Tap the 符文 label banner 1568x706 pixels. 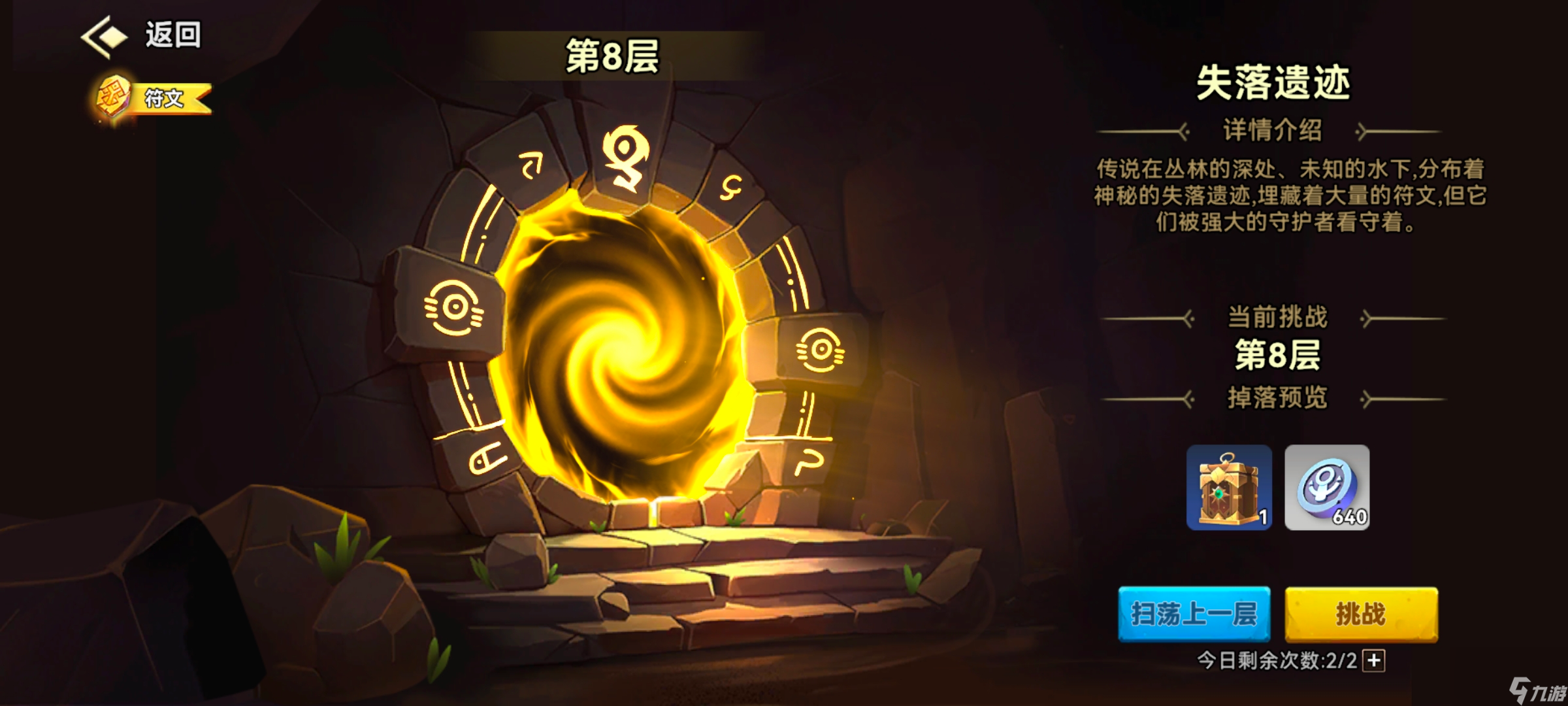click(x=165, y=97)
